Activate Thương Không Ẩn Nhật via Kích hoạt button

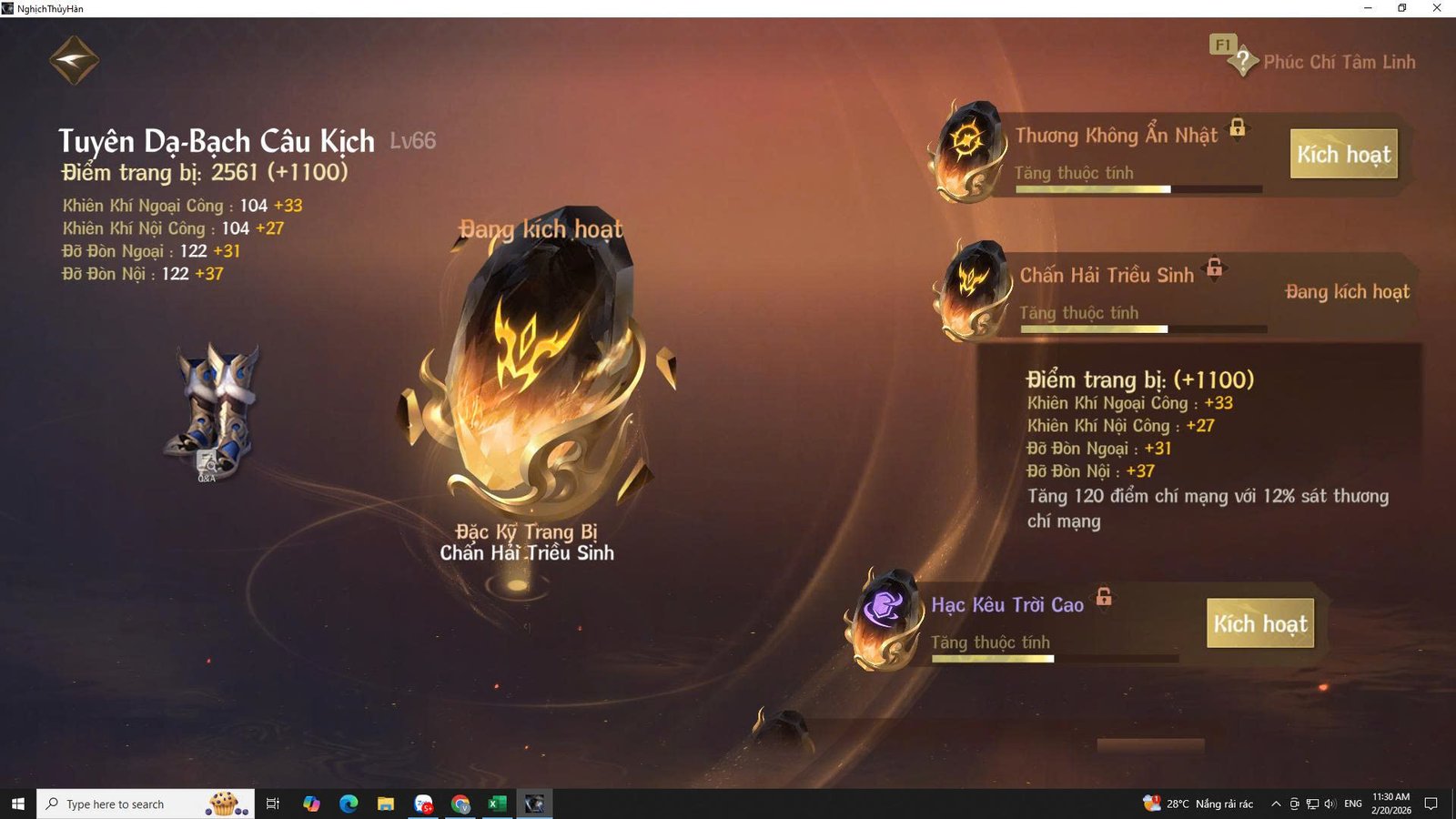tap(1344, 155)
